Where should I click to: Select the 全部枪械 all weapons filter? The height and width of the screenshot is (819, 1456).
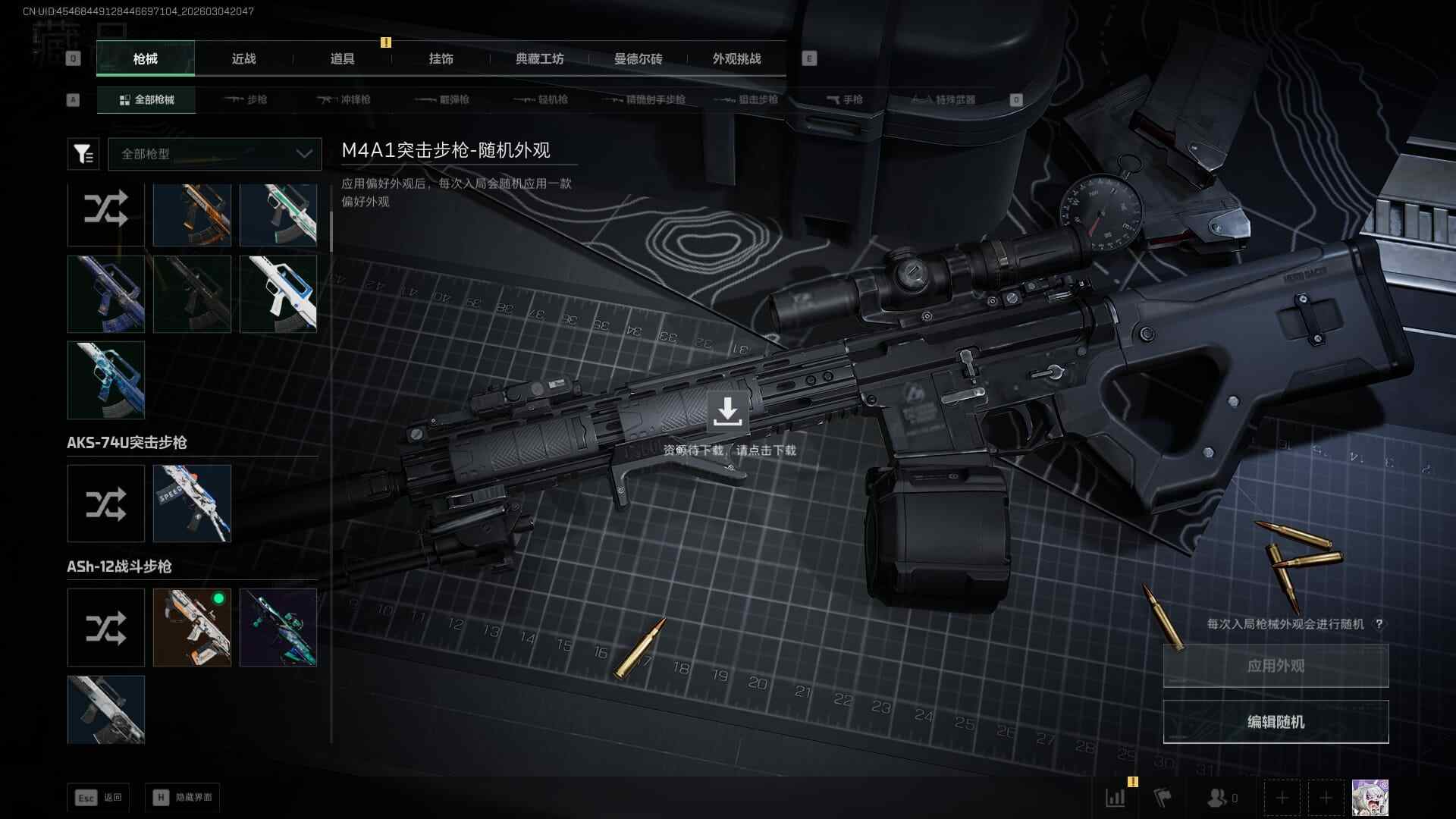146,100
